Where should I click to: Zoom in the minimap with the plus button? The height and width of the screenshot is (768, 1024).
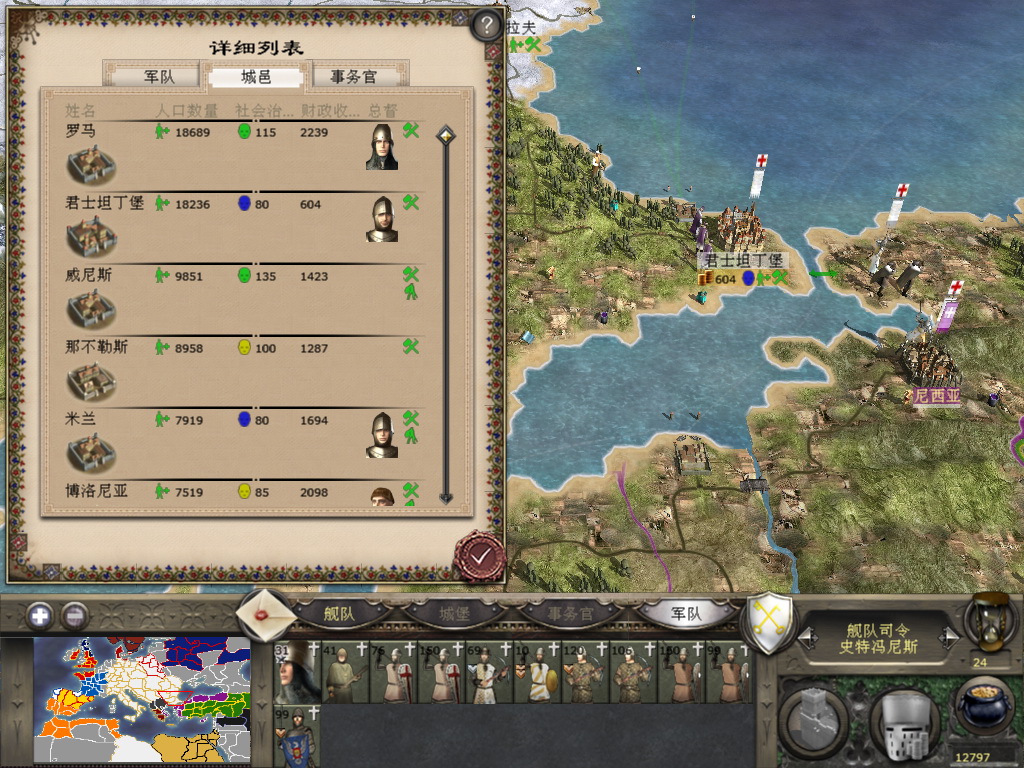point(41,616)
